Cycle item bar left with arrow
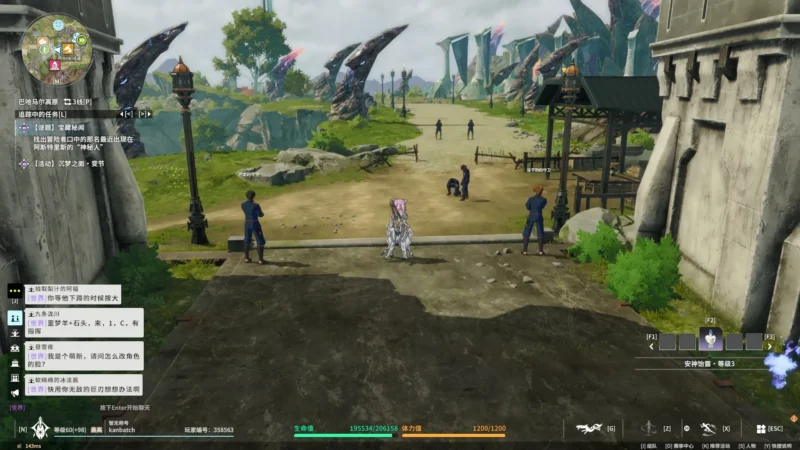 pyautogui.click(x=652, y=347)
